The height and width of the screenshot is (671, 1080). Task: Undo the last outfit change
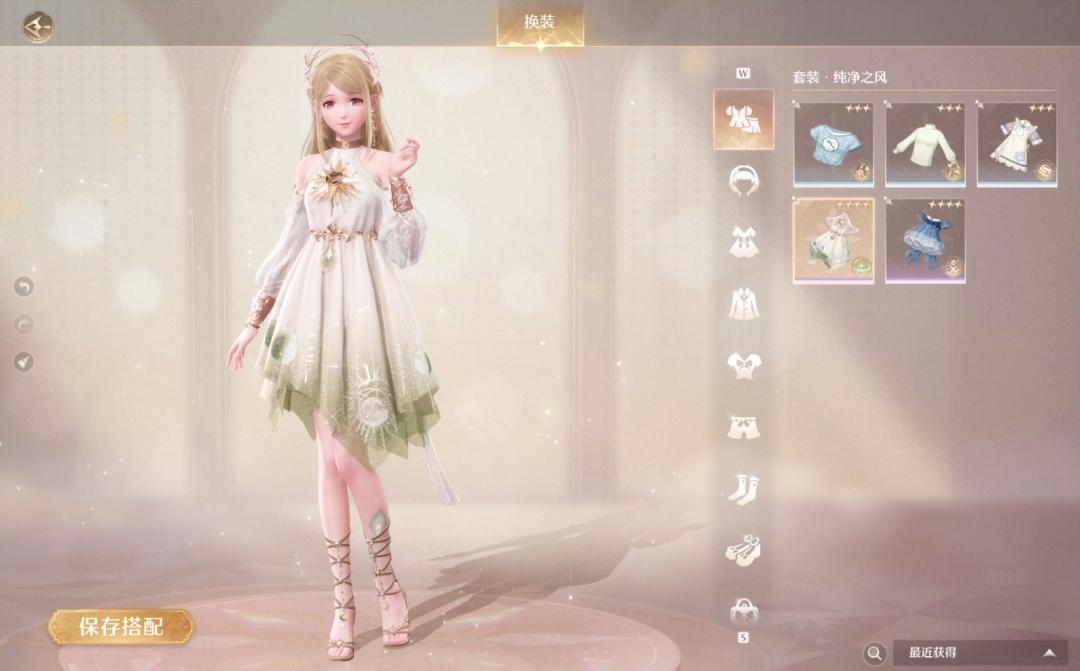pos(24,287)
